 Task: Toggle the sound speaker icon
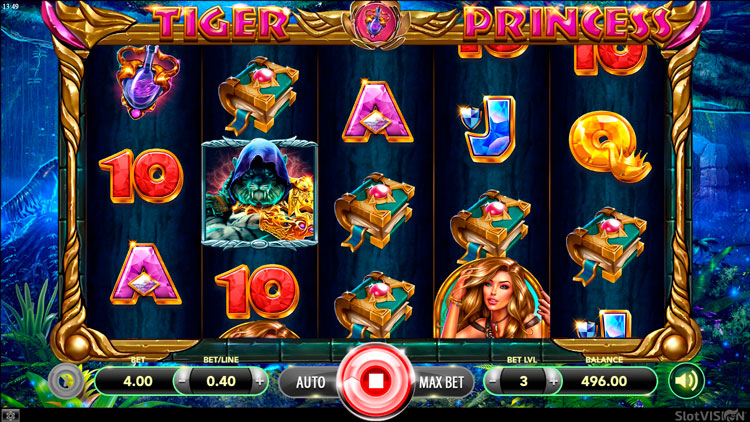(x=686, y=380)
